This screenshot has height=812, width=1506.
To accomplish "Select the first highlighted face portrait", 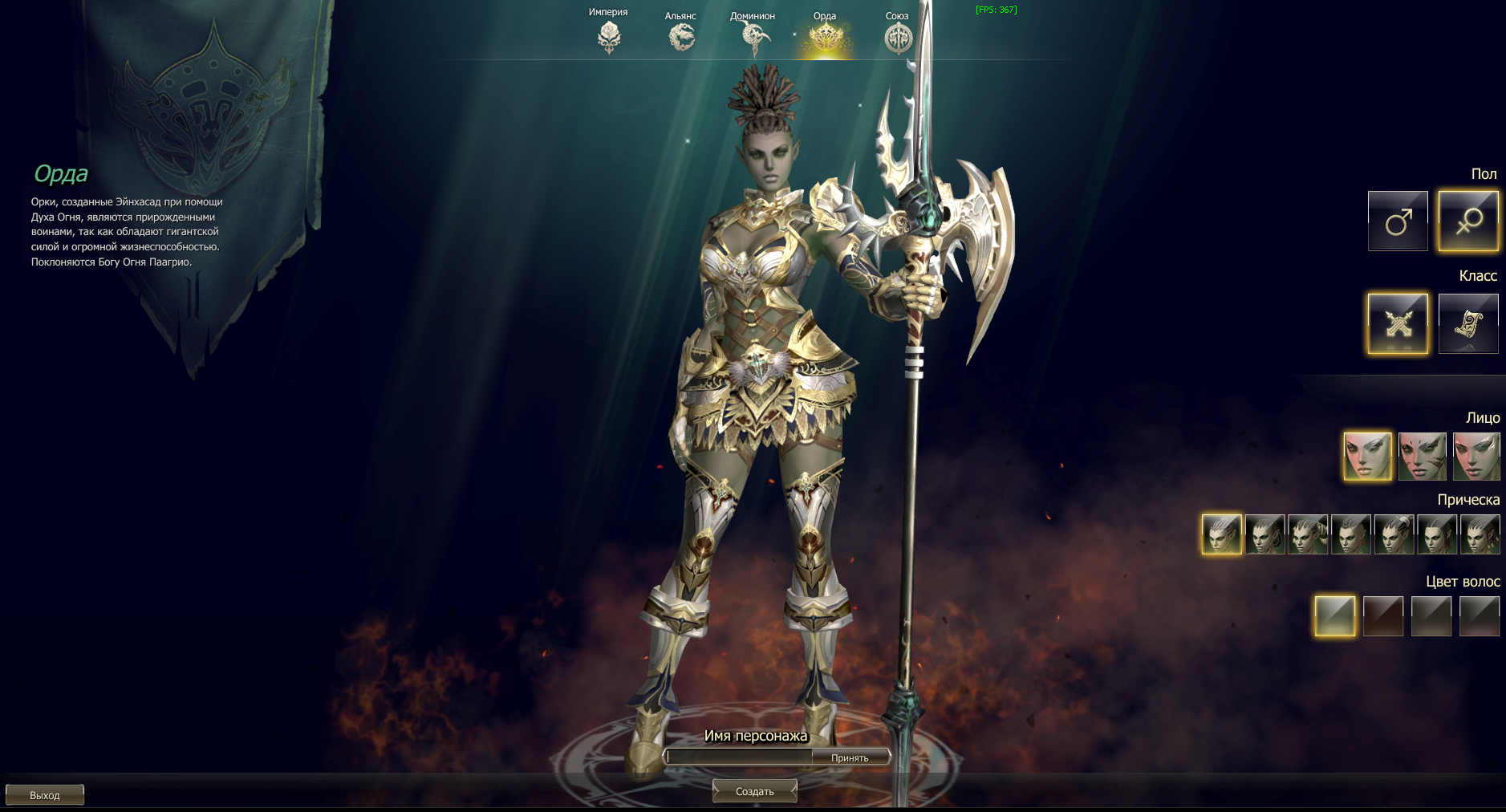I will [x=1367, y=457].
